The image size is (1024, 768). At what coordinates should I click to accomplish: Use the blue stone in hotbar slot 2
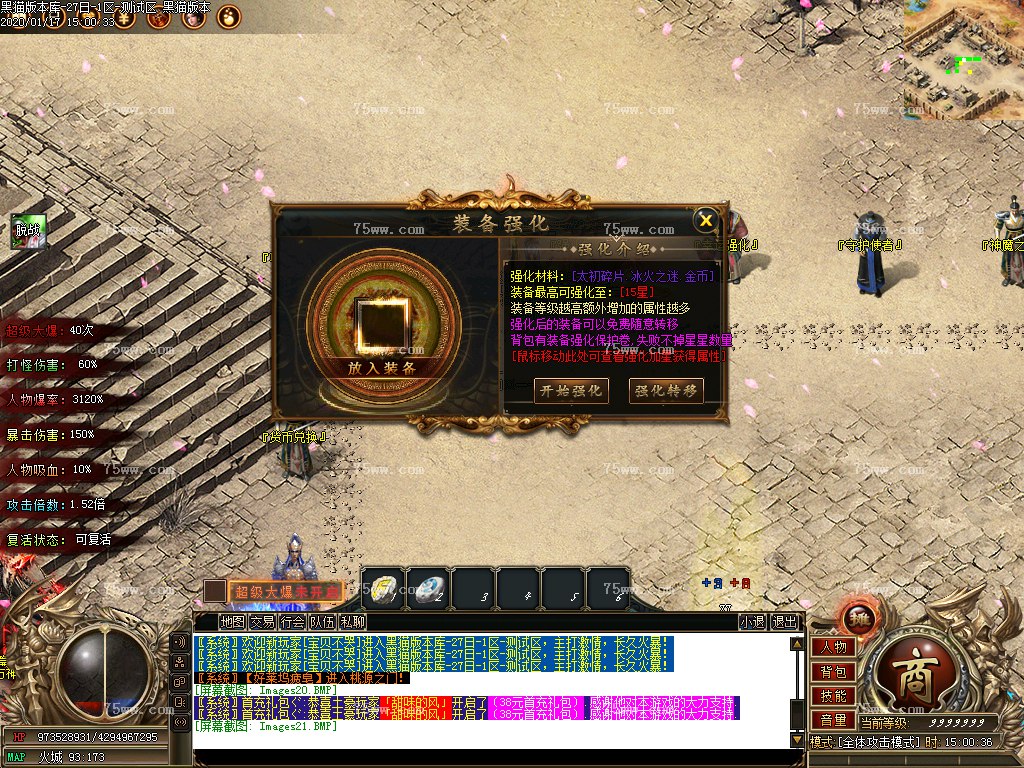[x=430, y=589]
